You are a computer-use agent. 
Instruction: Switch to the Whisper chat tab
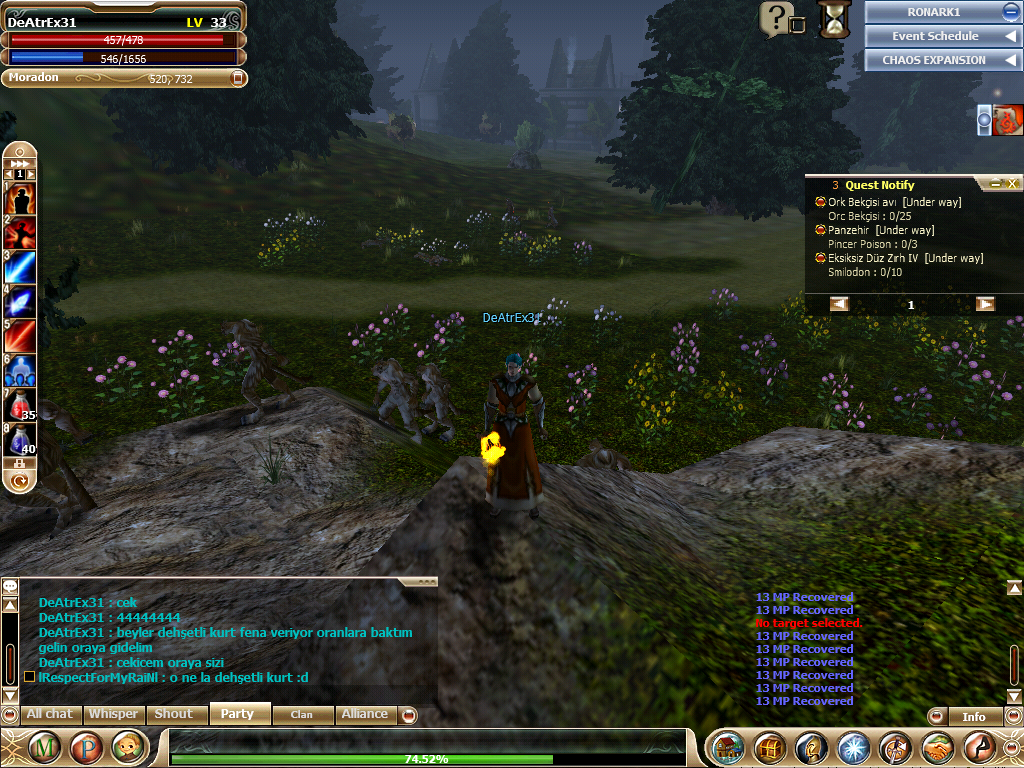click(x=113, y=714)
